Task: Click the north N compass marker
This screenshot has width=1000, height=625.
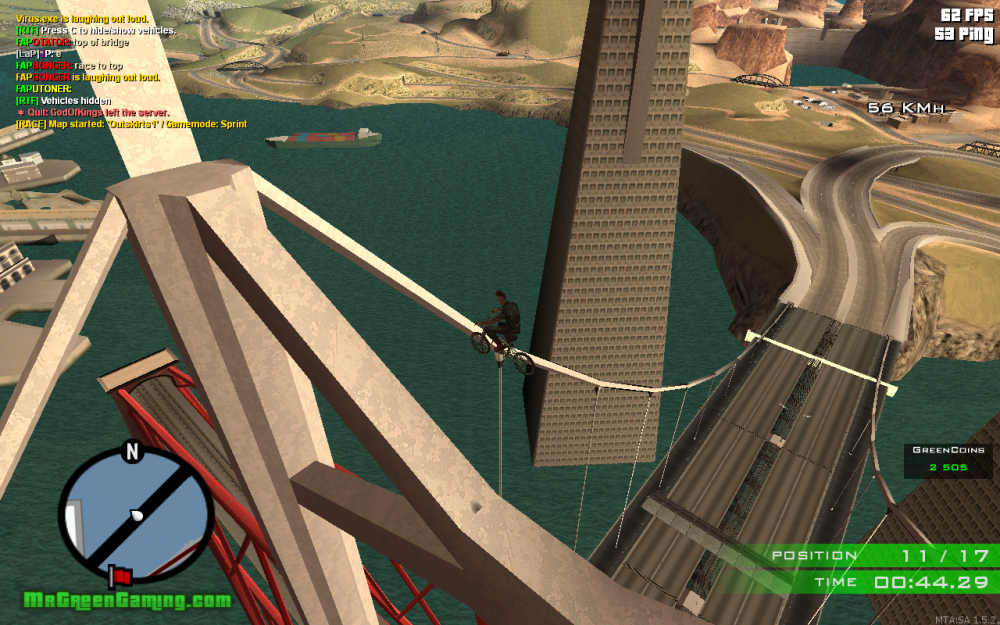Action: point(131,452)
